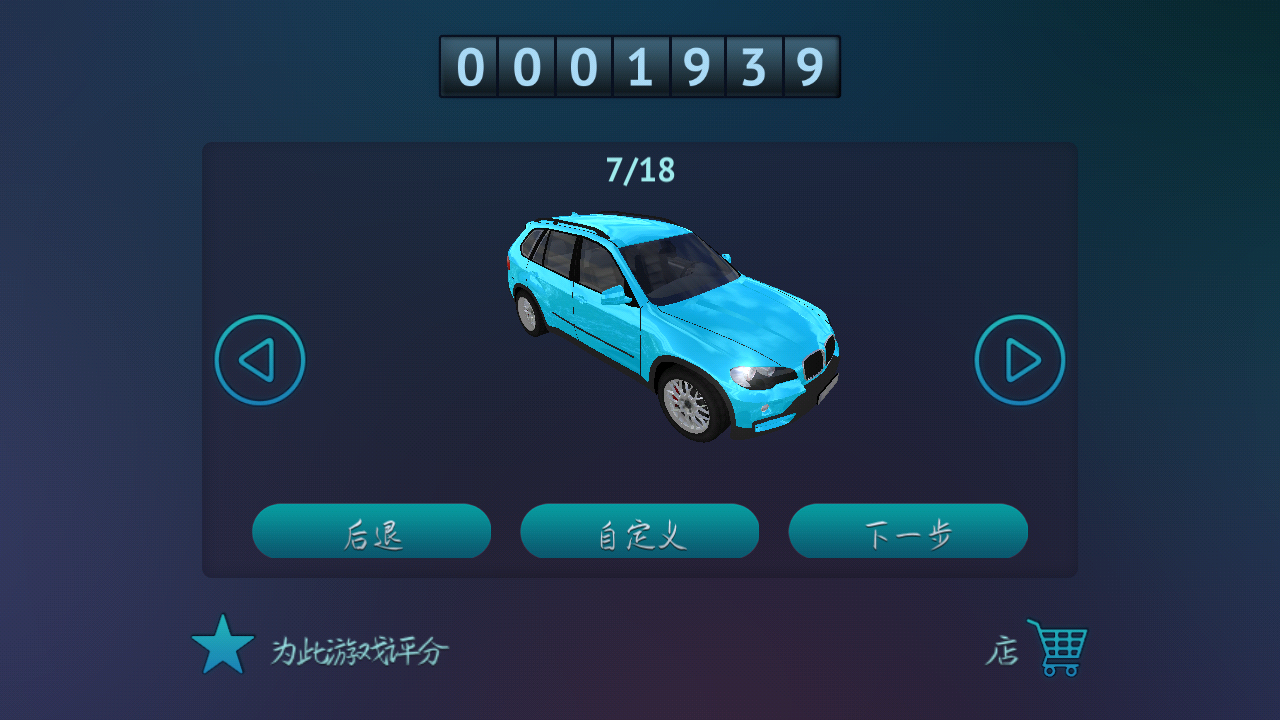This screenshot has width=1280, height=720.
Task: Open vehicle paint customization via 自定义
Action: pyautogui.click(x=639, y=531)
